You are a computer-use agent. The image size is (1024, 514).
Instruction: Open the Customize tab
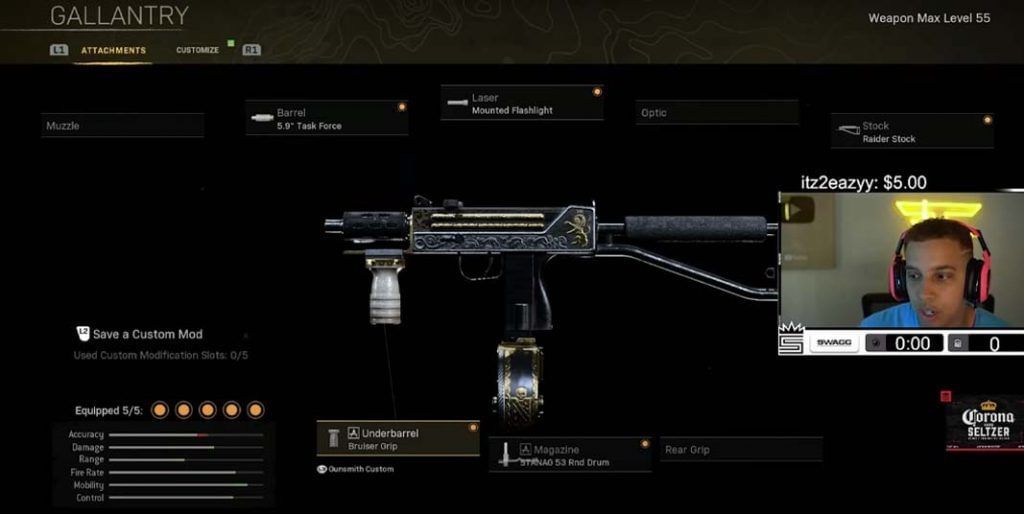pyautogui.click(x=197, y=50)
